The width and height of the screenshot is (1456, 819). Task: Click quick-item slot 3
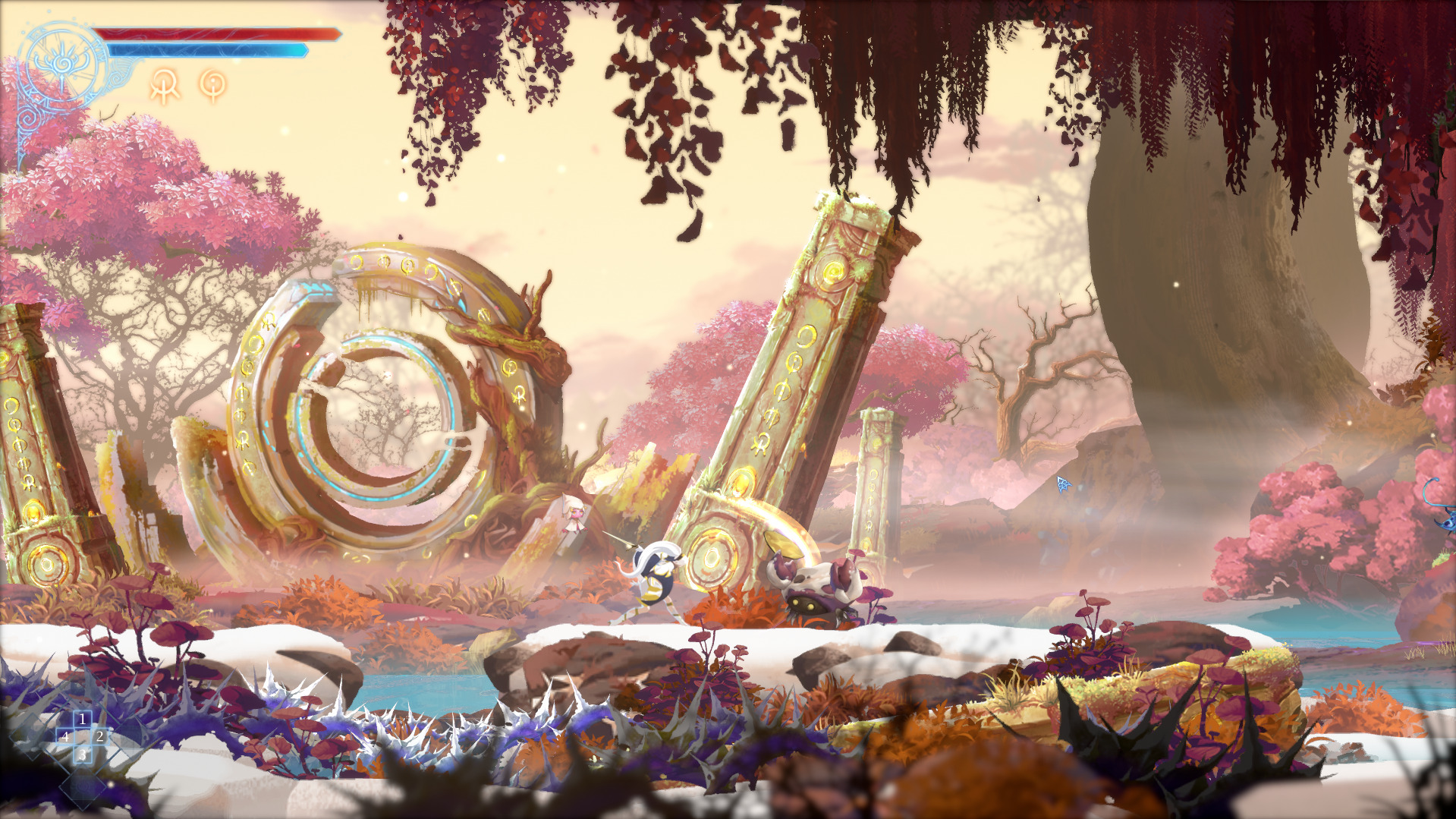point(82,754)
